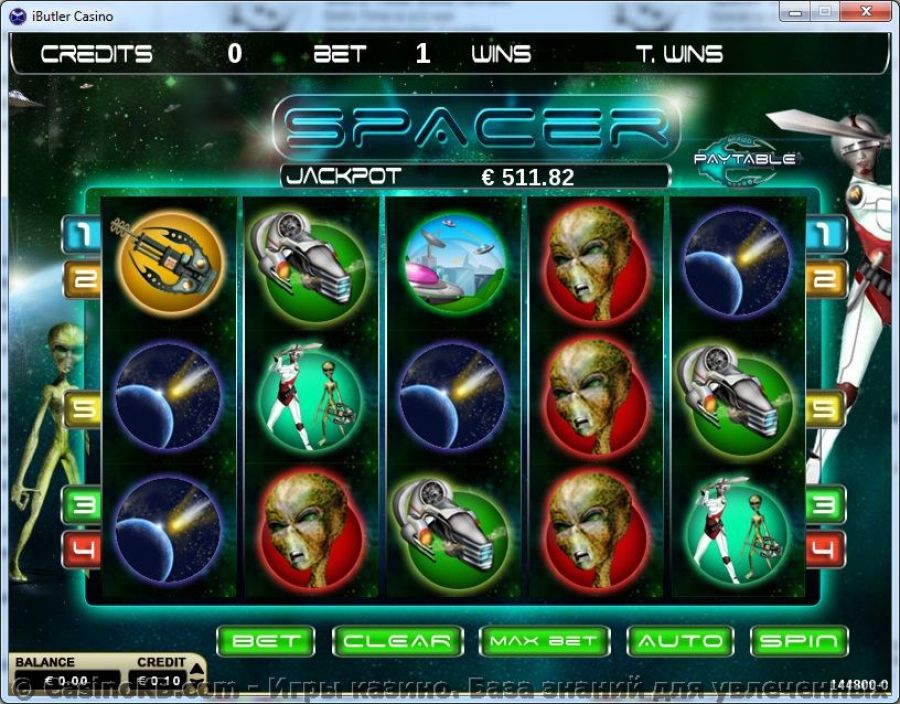The height and width of the screenshot is (704, 900).
Task: Decrease the credit value with the down arrow
Action: [x=197, y=684]
